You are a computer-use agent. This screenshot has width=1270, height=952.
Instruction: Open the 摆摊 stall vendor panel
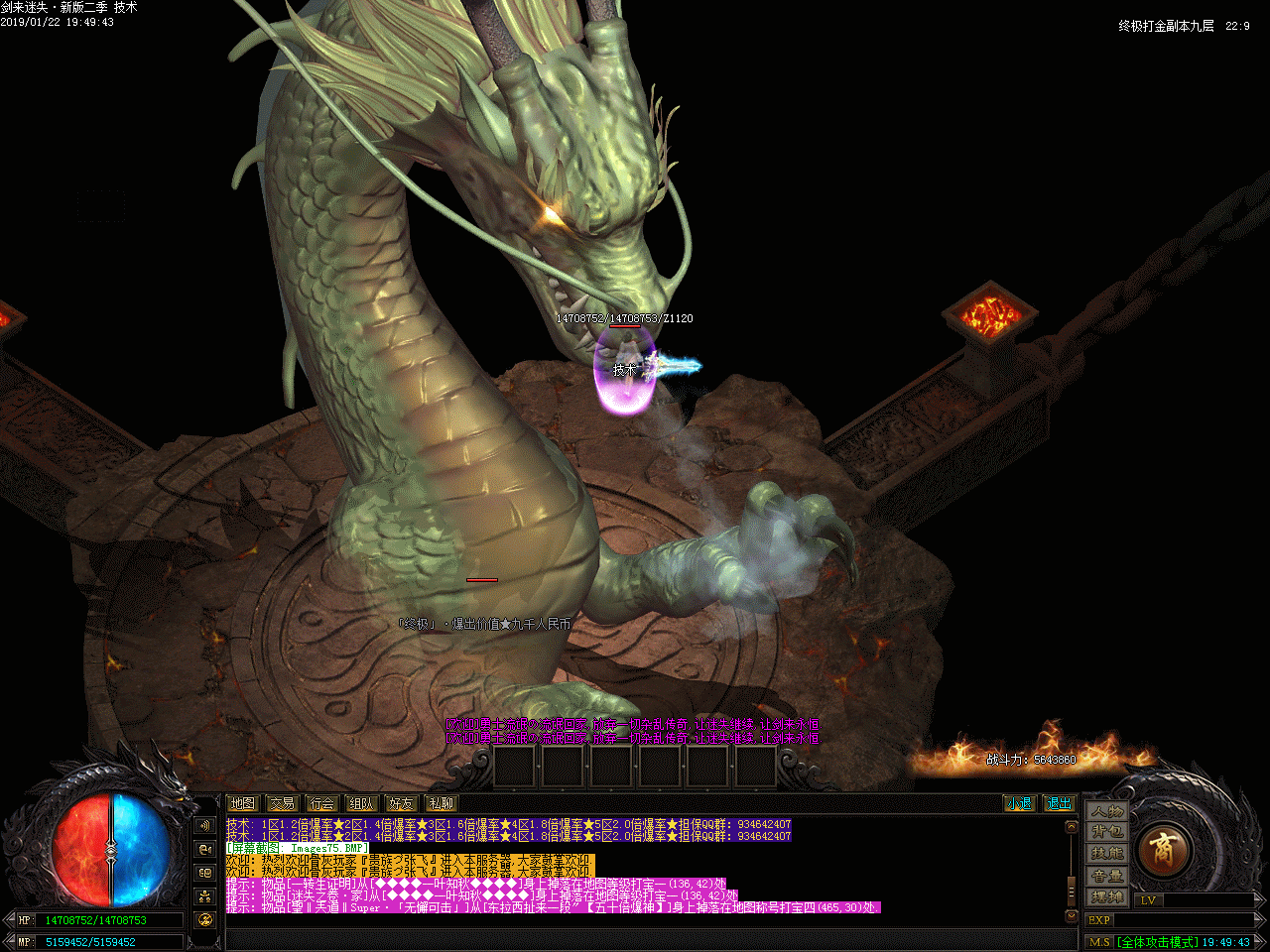coord(1107,897)
